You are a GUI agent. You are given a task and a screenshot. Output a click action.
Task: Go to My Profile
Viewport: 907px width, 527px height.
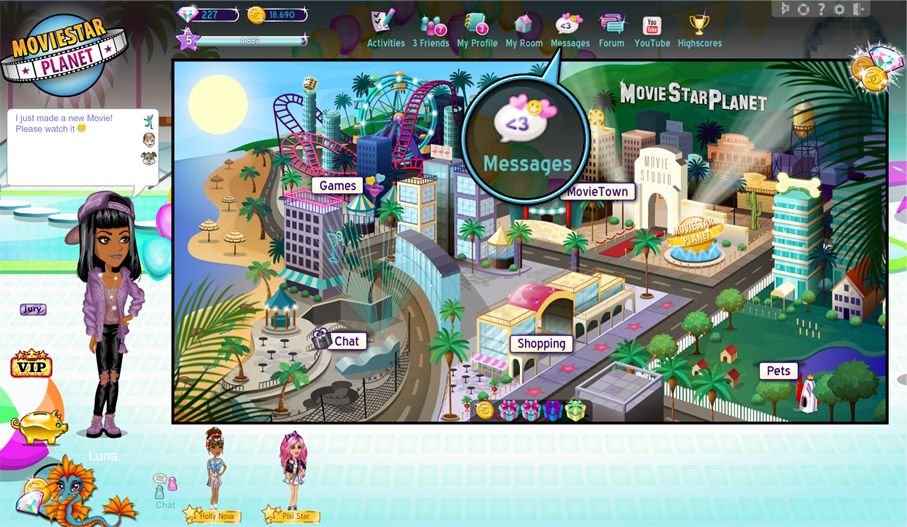coord(476,28)
